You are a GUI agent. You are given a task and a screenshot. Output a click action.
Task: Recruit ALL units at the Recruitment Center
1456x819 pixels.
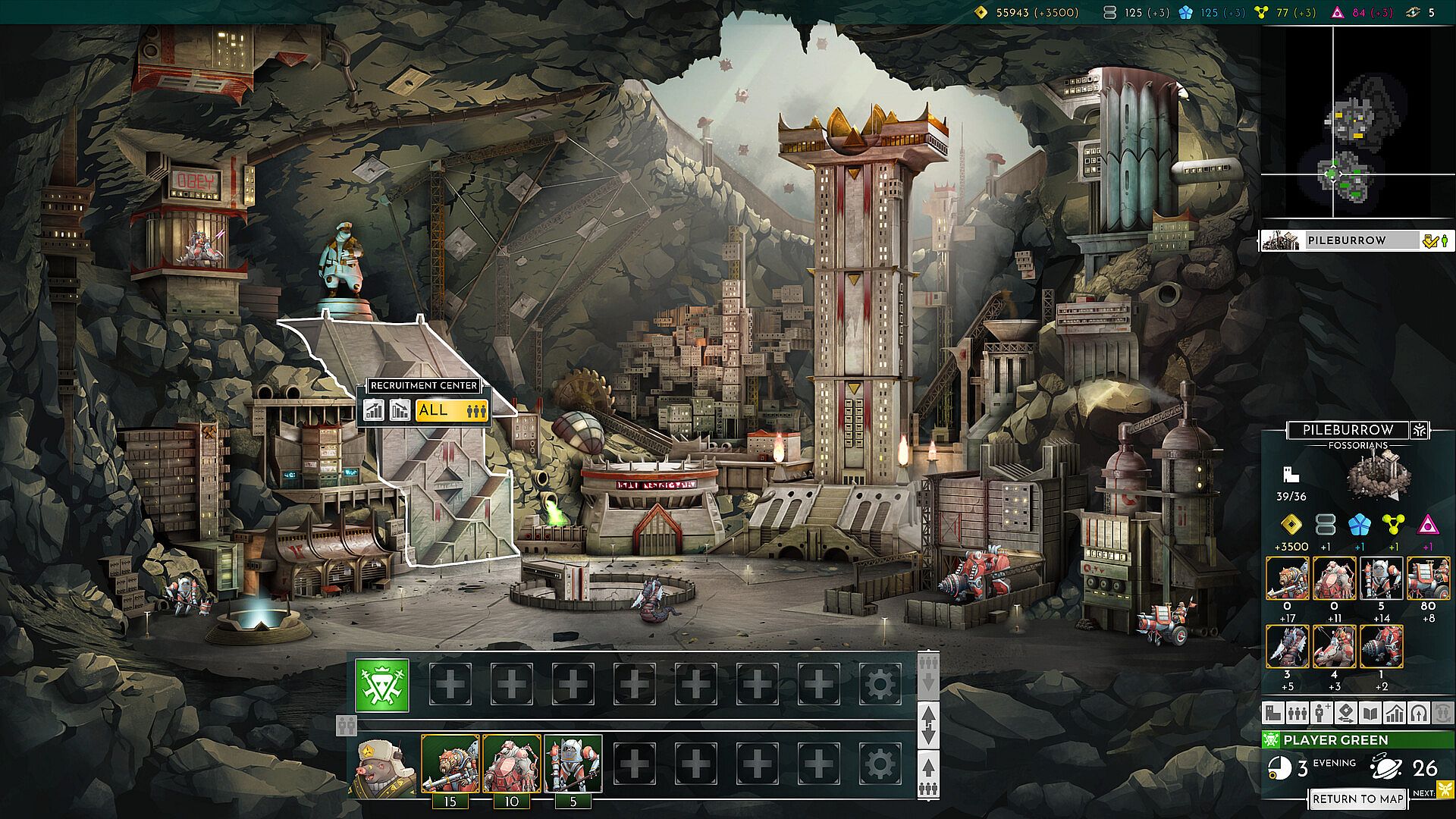451,411
